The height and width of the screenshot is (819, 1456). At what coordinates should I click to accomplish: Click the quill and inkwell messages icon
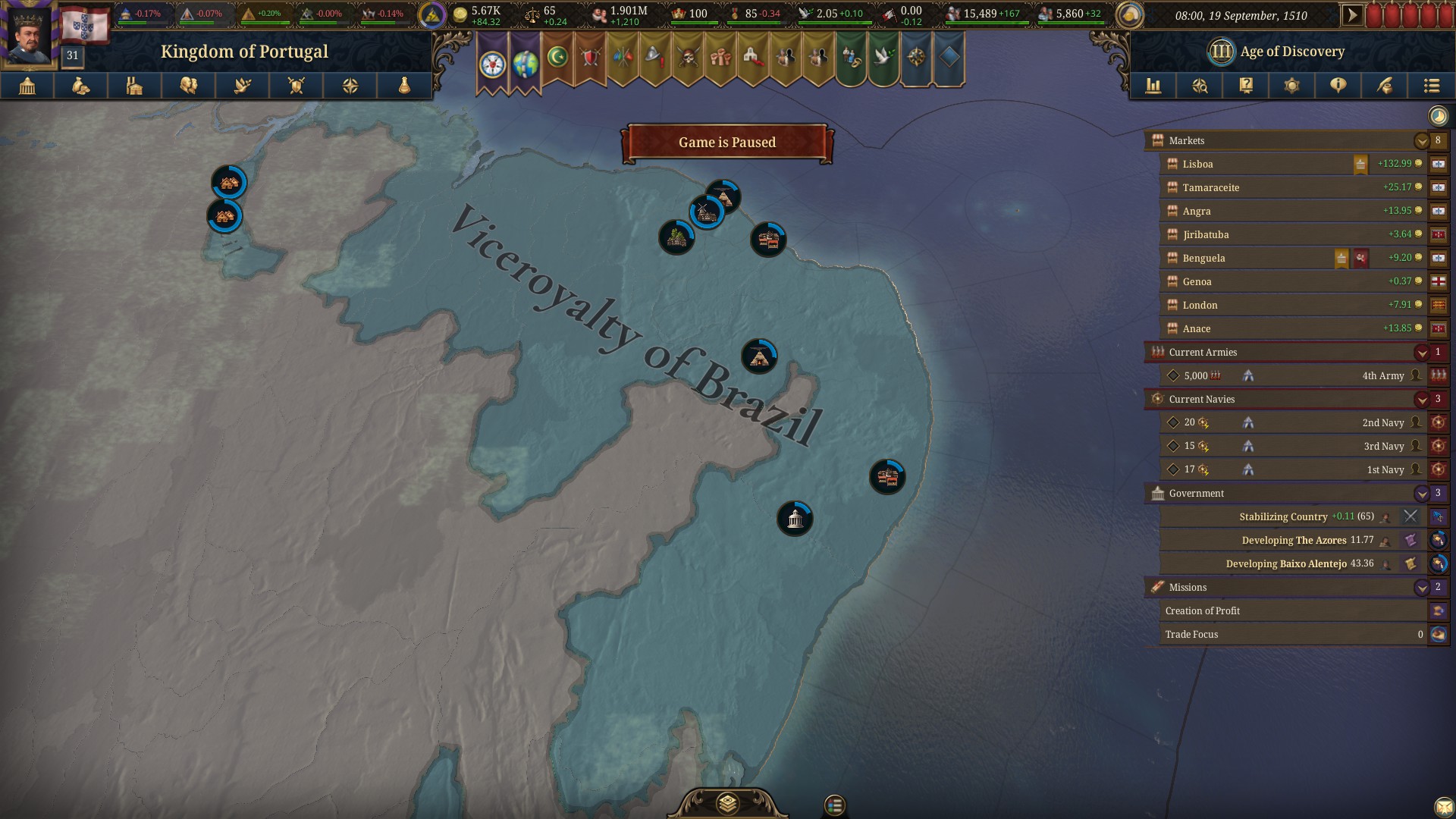(1385, 86)
